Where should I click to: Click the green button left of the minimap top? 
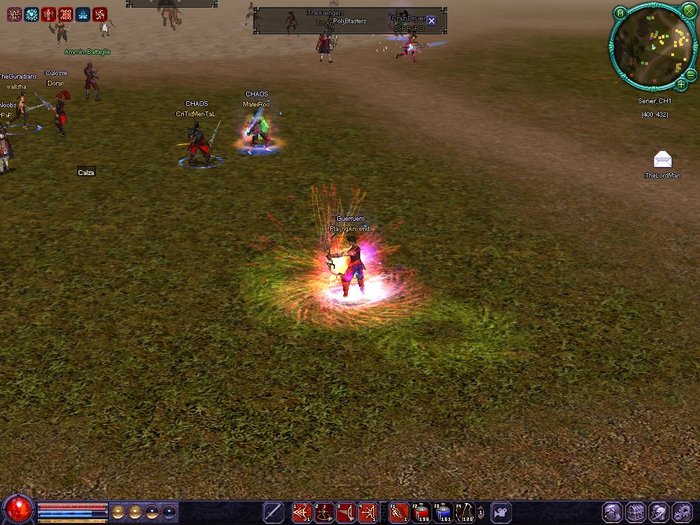(x=620, y=12)
